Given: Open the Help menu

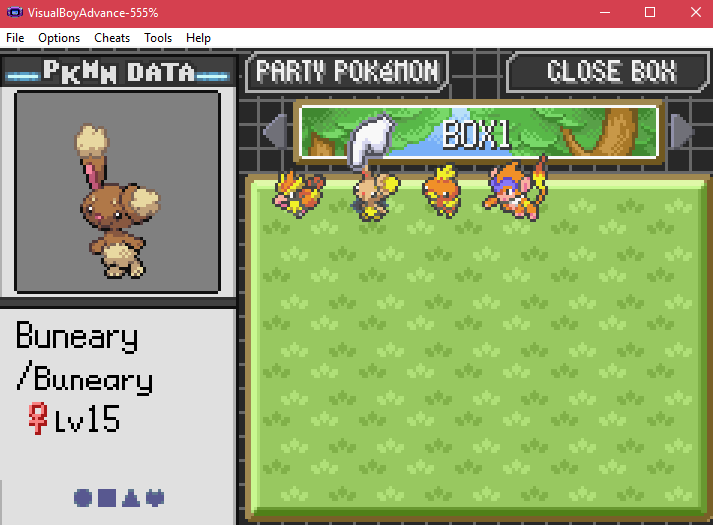Looking at the screenshot, I should tap(199, 38).
